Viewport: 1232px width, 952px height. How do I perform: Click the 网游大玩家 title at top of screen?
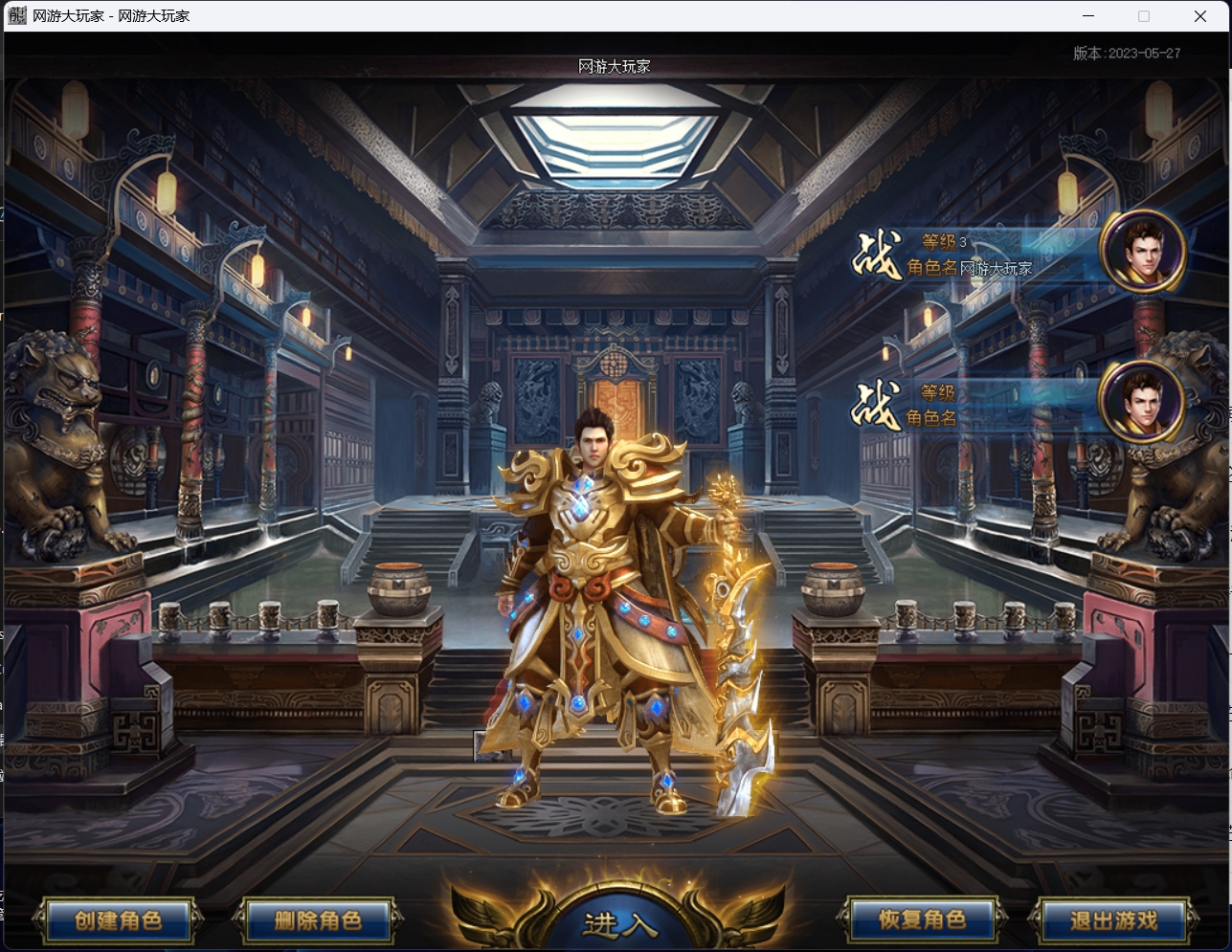coord(614,68)
